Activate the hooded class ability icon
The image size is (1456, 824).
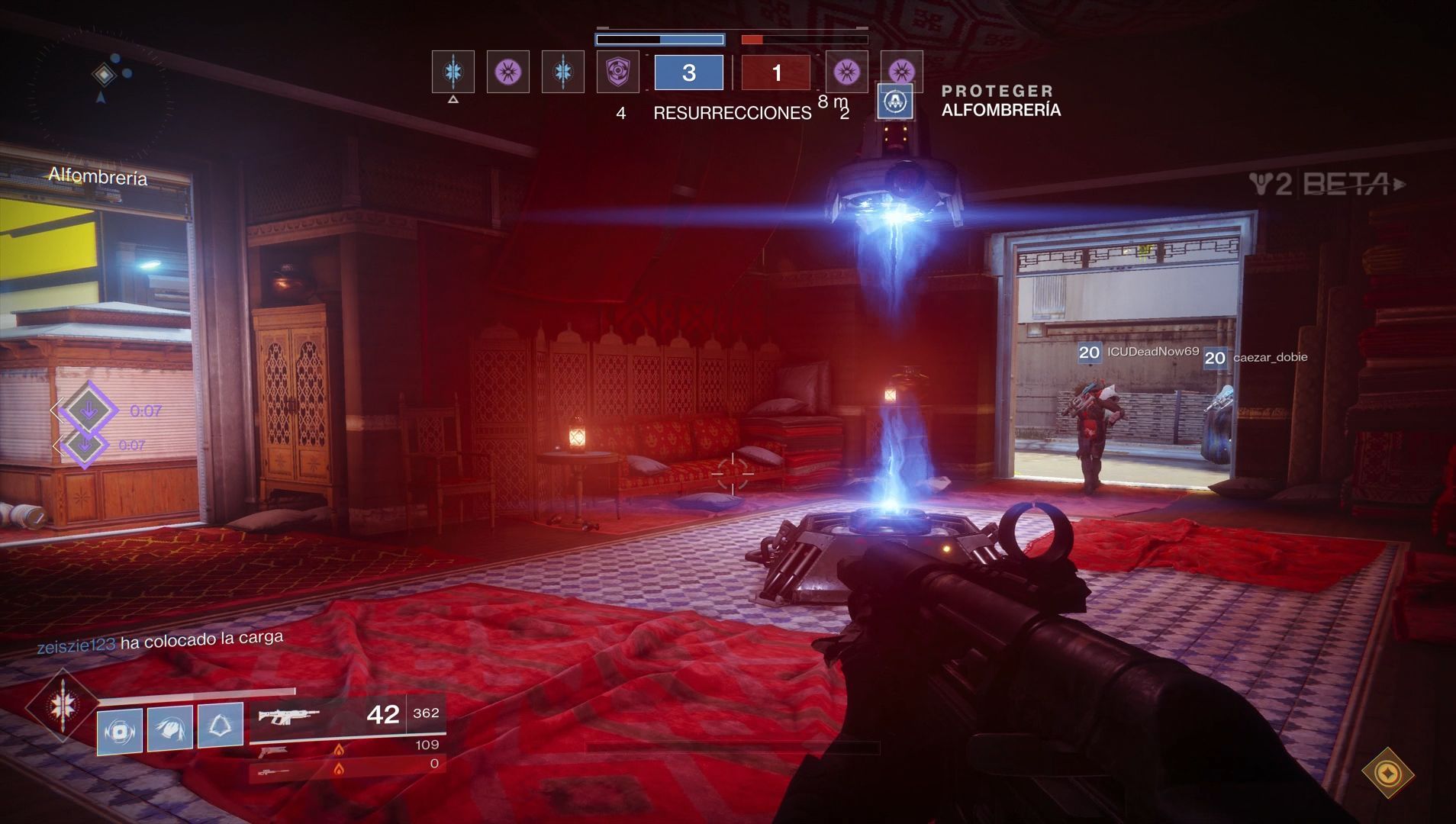point(221,724)
